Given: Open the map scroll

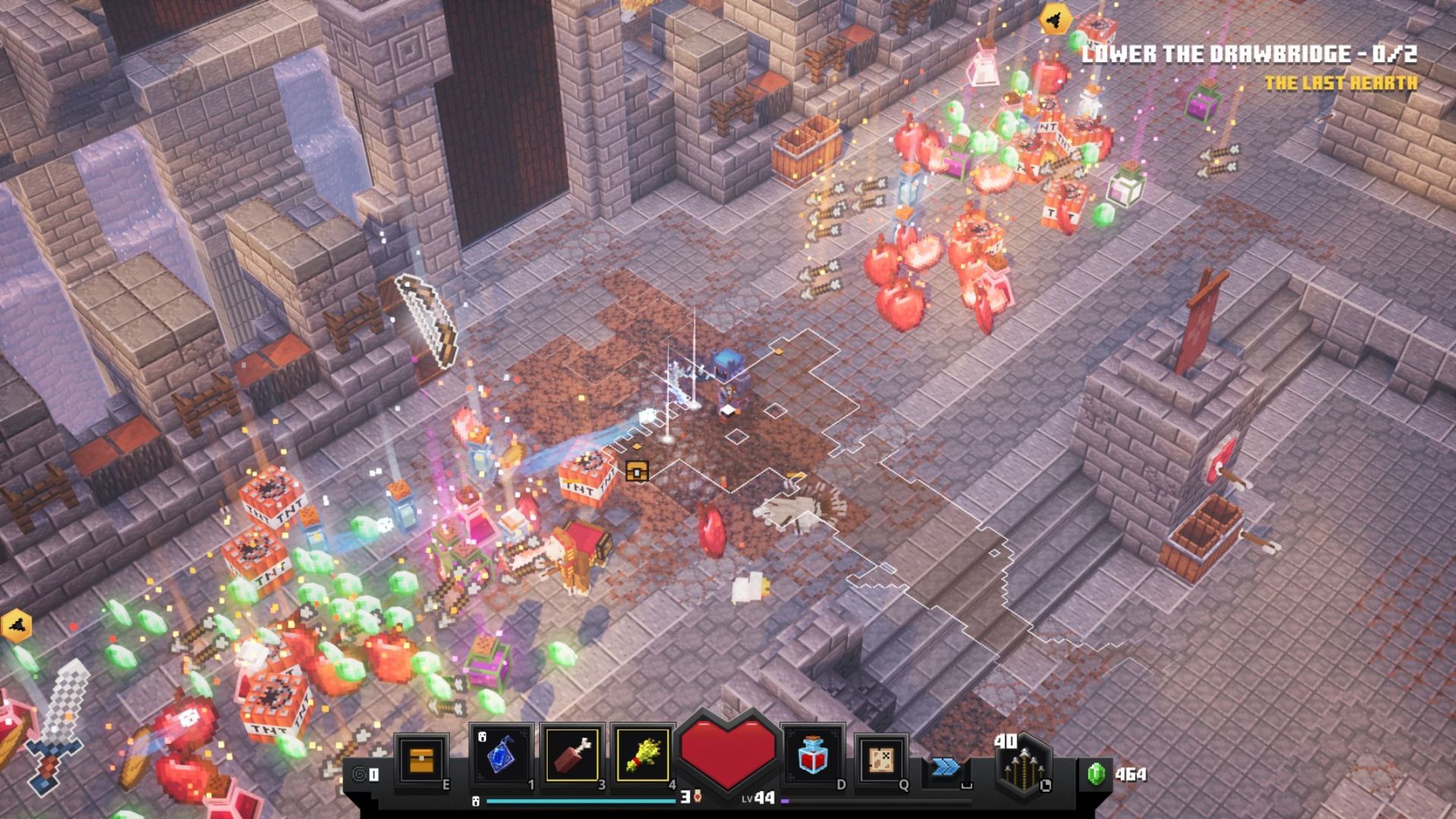Looking at the screenshot, I should coord(880,758).
